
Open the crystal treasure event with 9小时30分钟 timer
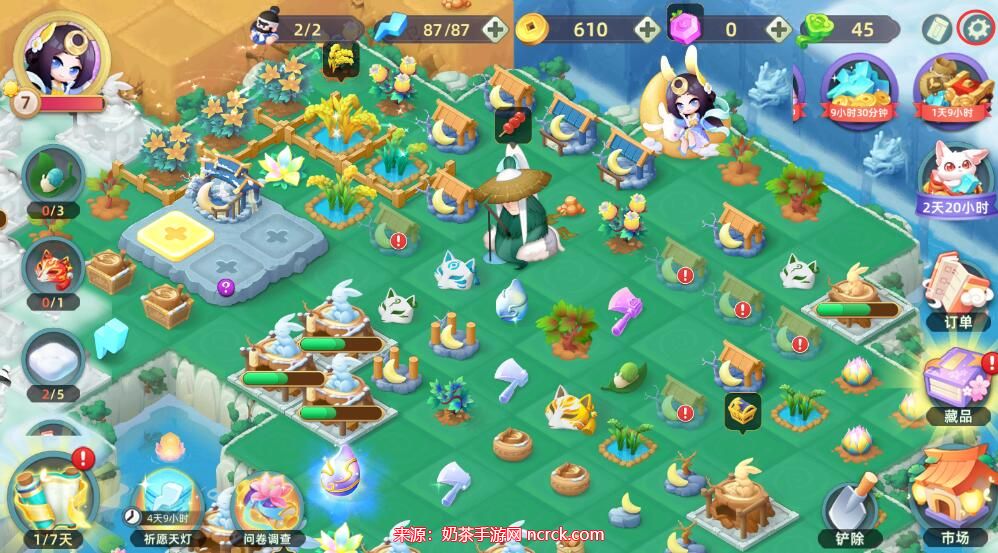(x=859, y=87)
